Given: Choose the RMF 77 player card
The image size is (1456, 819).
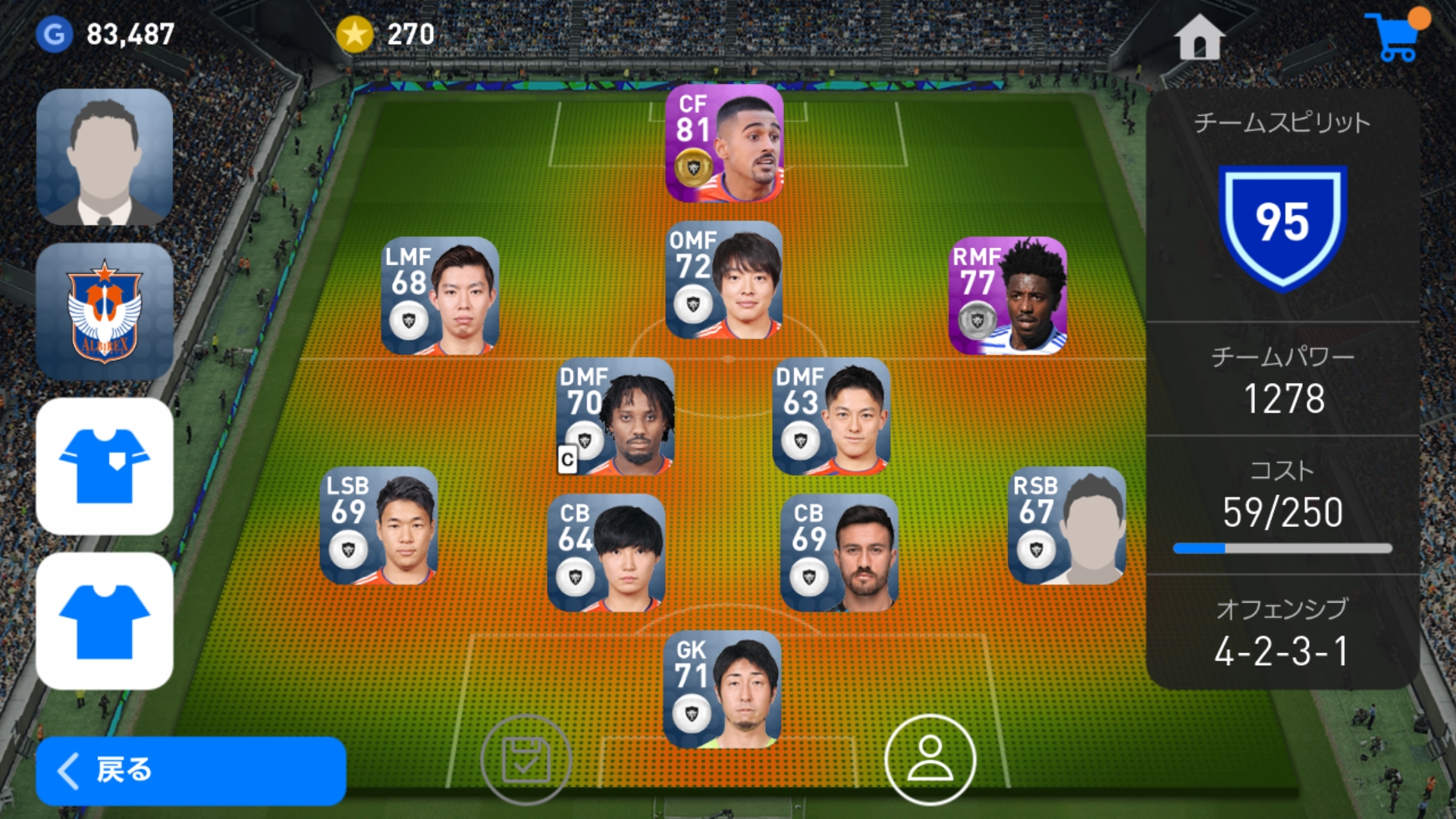Looking at the screenshot, I should (1008, 296).
